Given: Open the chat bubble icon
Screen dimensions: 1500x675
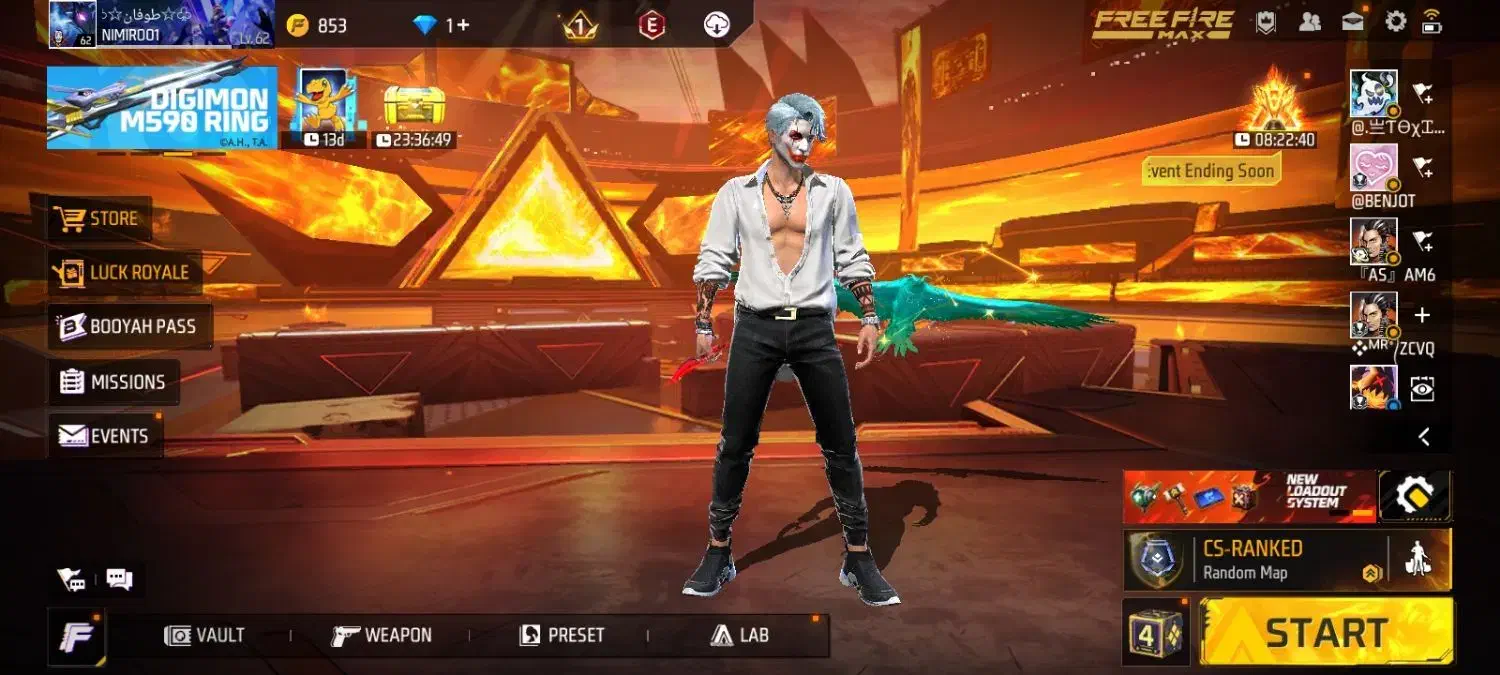Looking at the screenshot, I should [119, 579].
